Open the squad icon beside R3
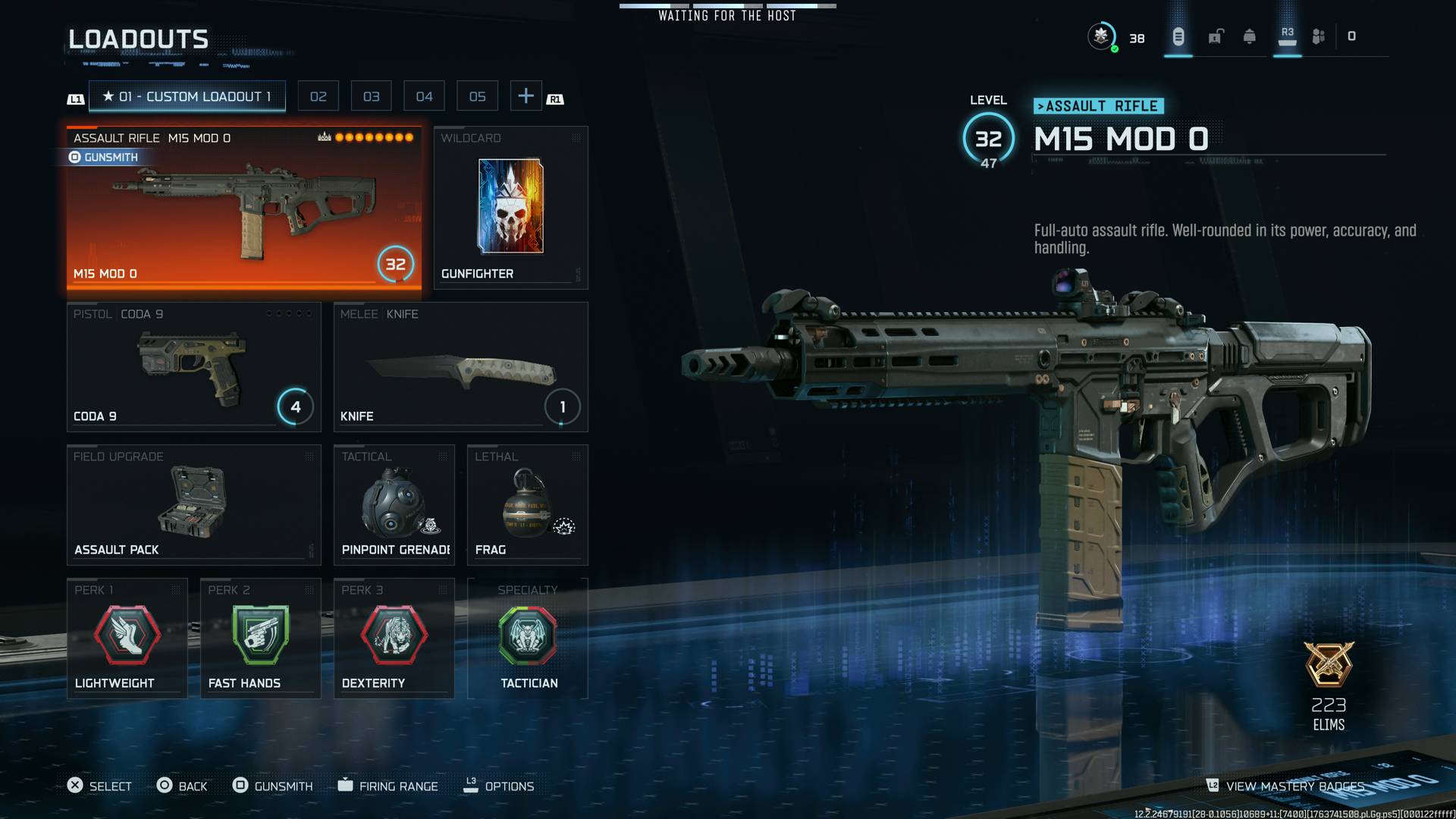1456x819 pixels. click(1317, 36)
